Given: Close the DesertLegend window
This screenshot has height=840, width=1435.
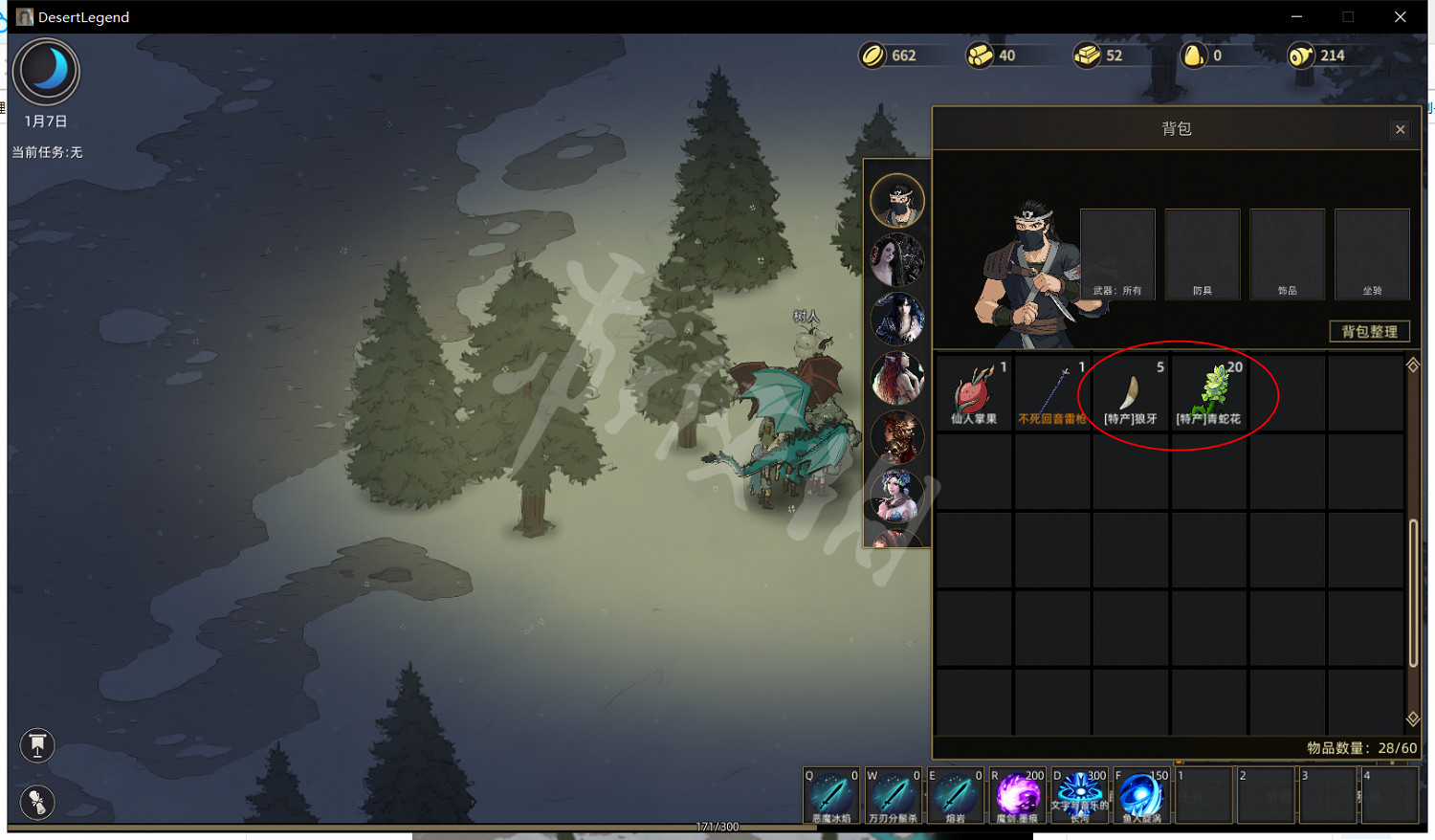Looking at the screenshot, I should coord(1400,17).
